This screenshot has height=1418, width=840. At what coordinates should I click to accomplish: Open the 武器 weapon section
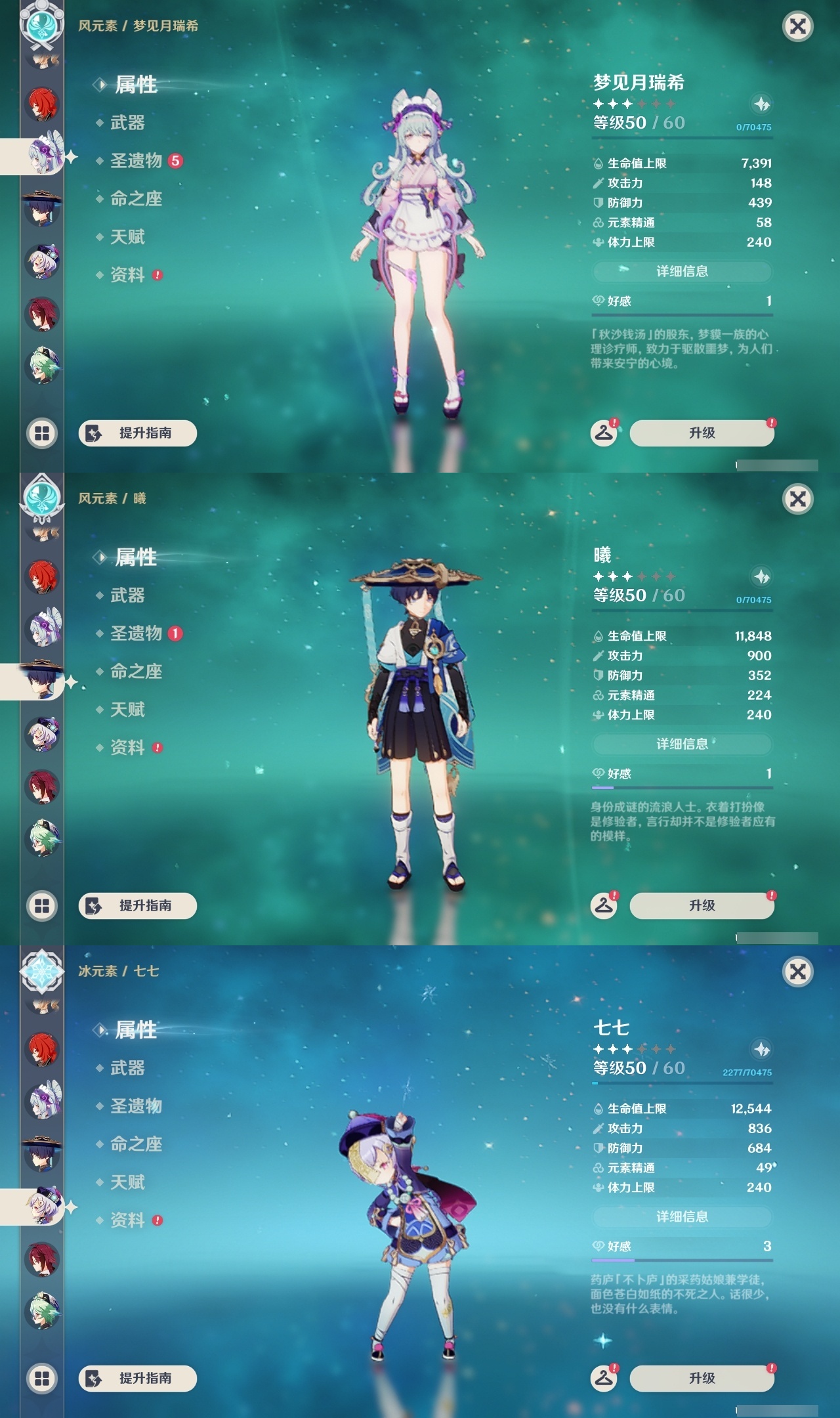coord(128,123)
